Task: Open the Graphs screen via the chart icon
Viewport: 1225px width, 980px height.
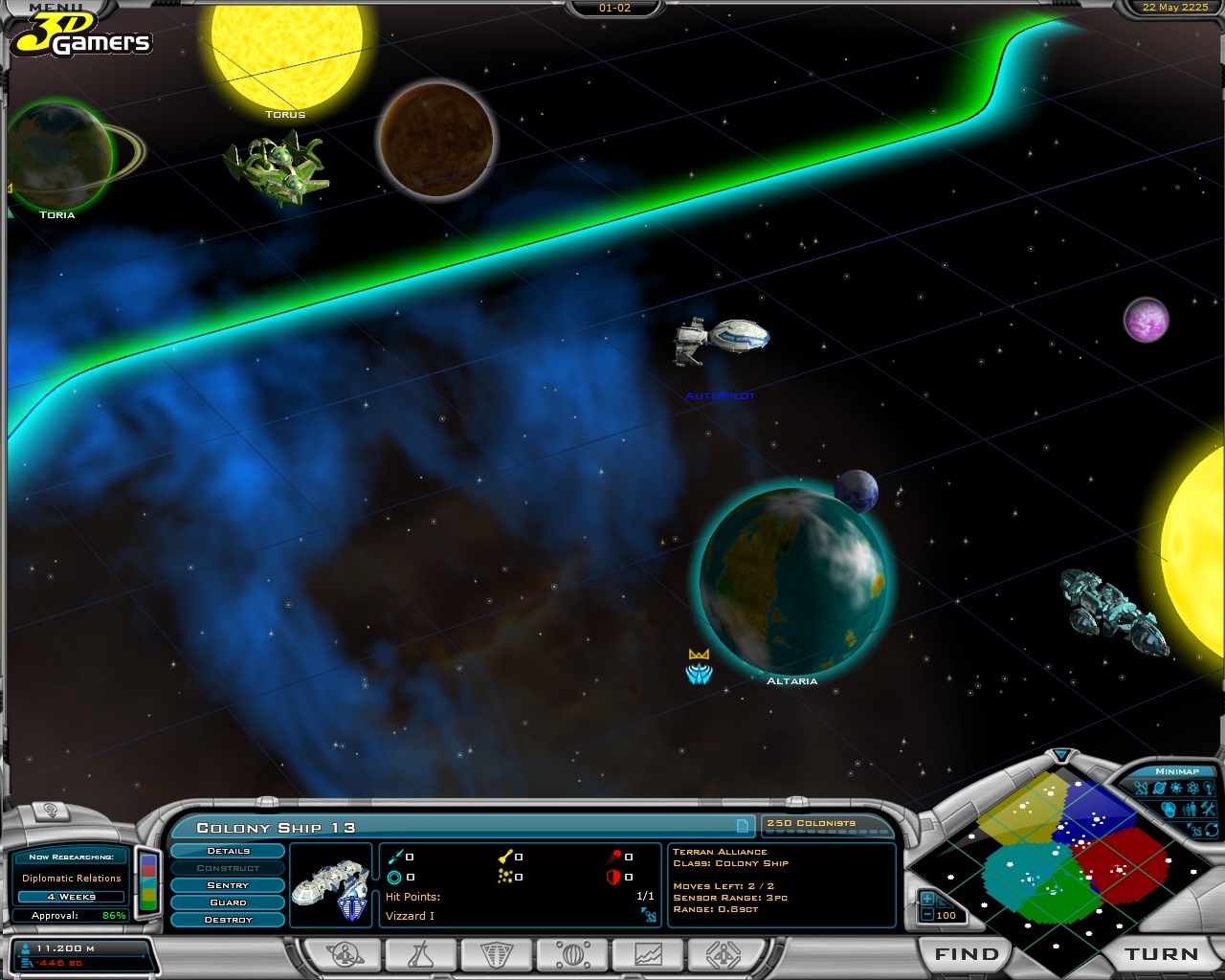Action: click(x=649, y=953)
